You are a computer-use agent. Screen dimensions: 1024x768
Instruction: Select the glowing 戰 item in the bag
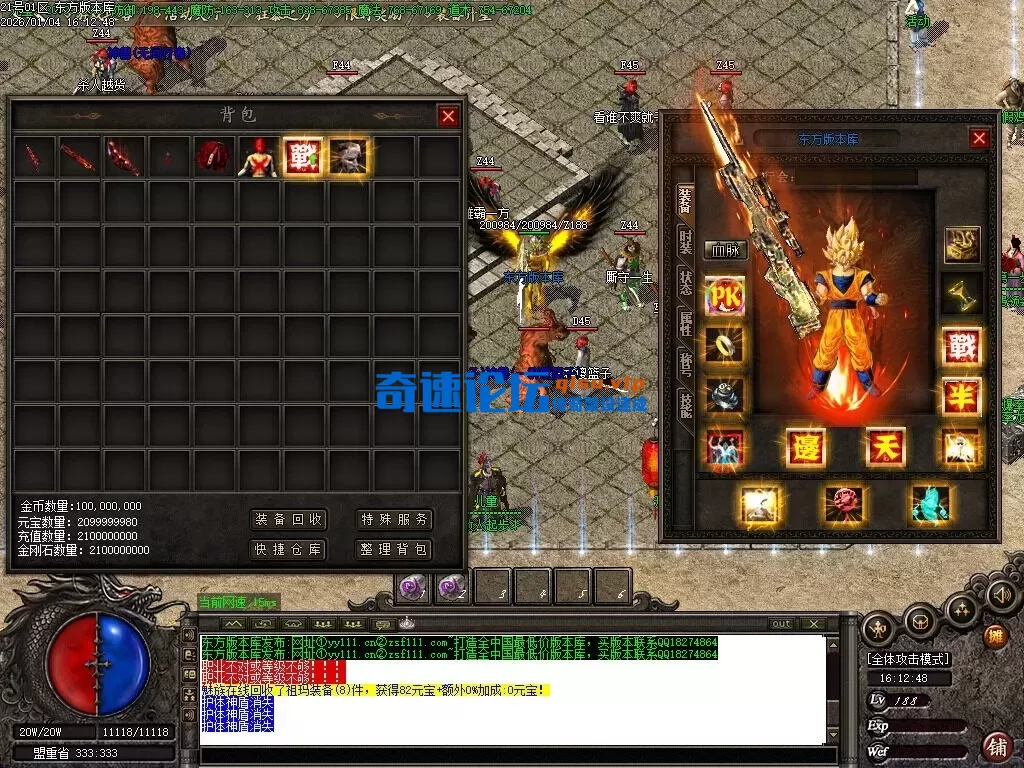click(x=302, y=157)
